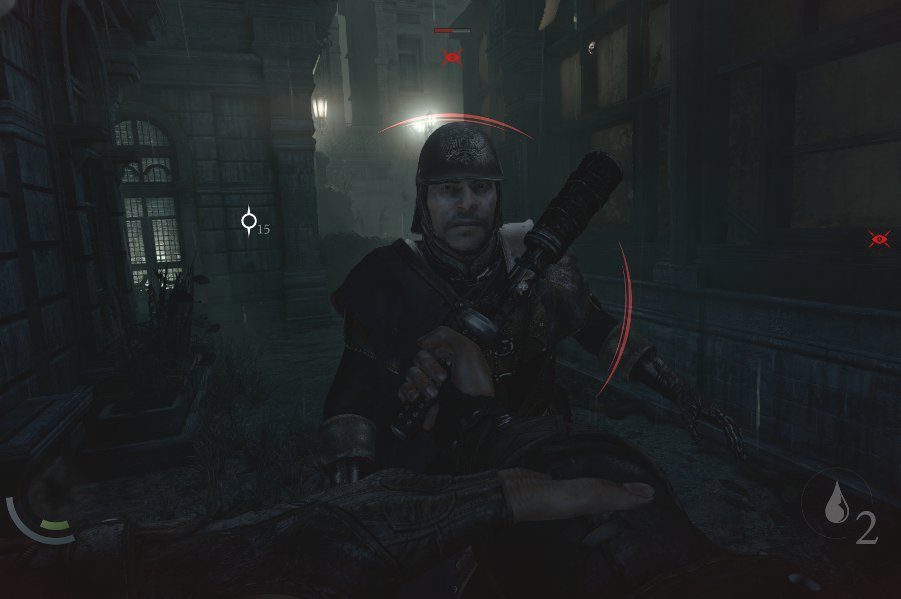Click the red eye icon beneath the red bar
The image size is (901, 599).
[x=452, y=56]
